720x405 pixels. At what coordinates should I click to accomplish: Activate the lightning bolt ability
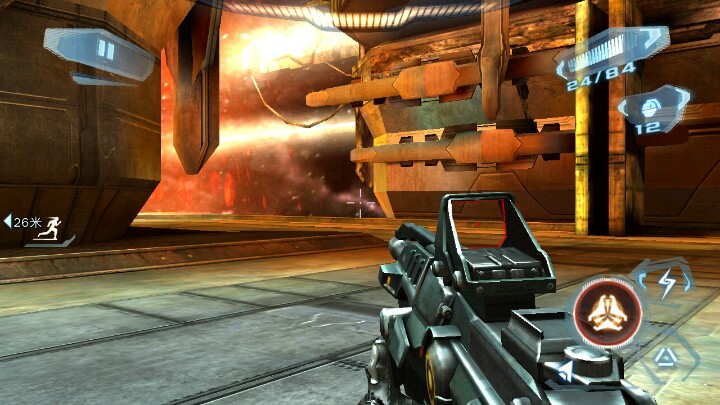click(665, 281)
